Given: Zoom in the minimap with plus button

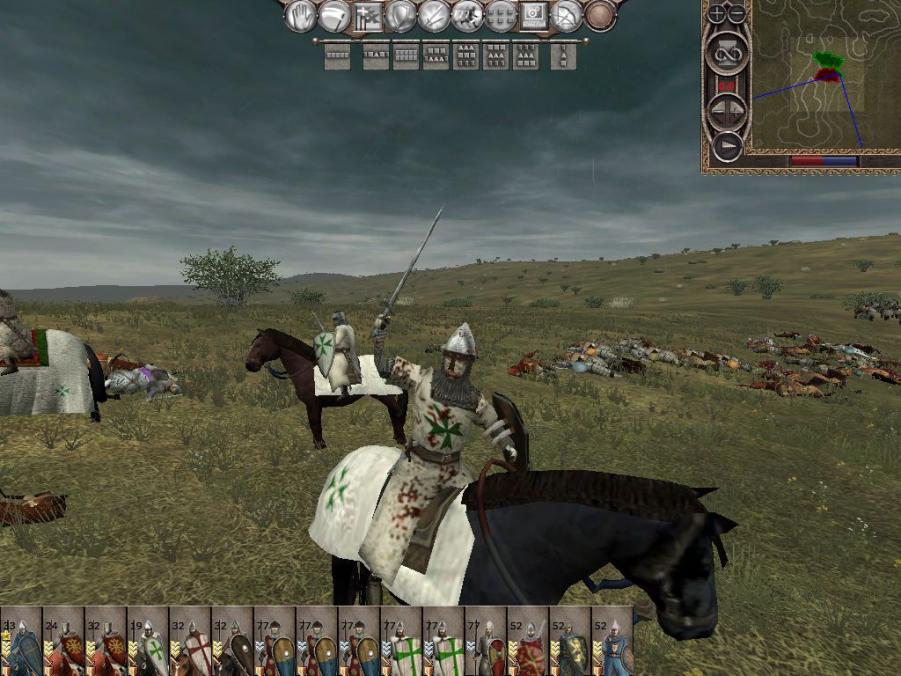Looking at the screenshot, I should tap(716, 14).
